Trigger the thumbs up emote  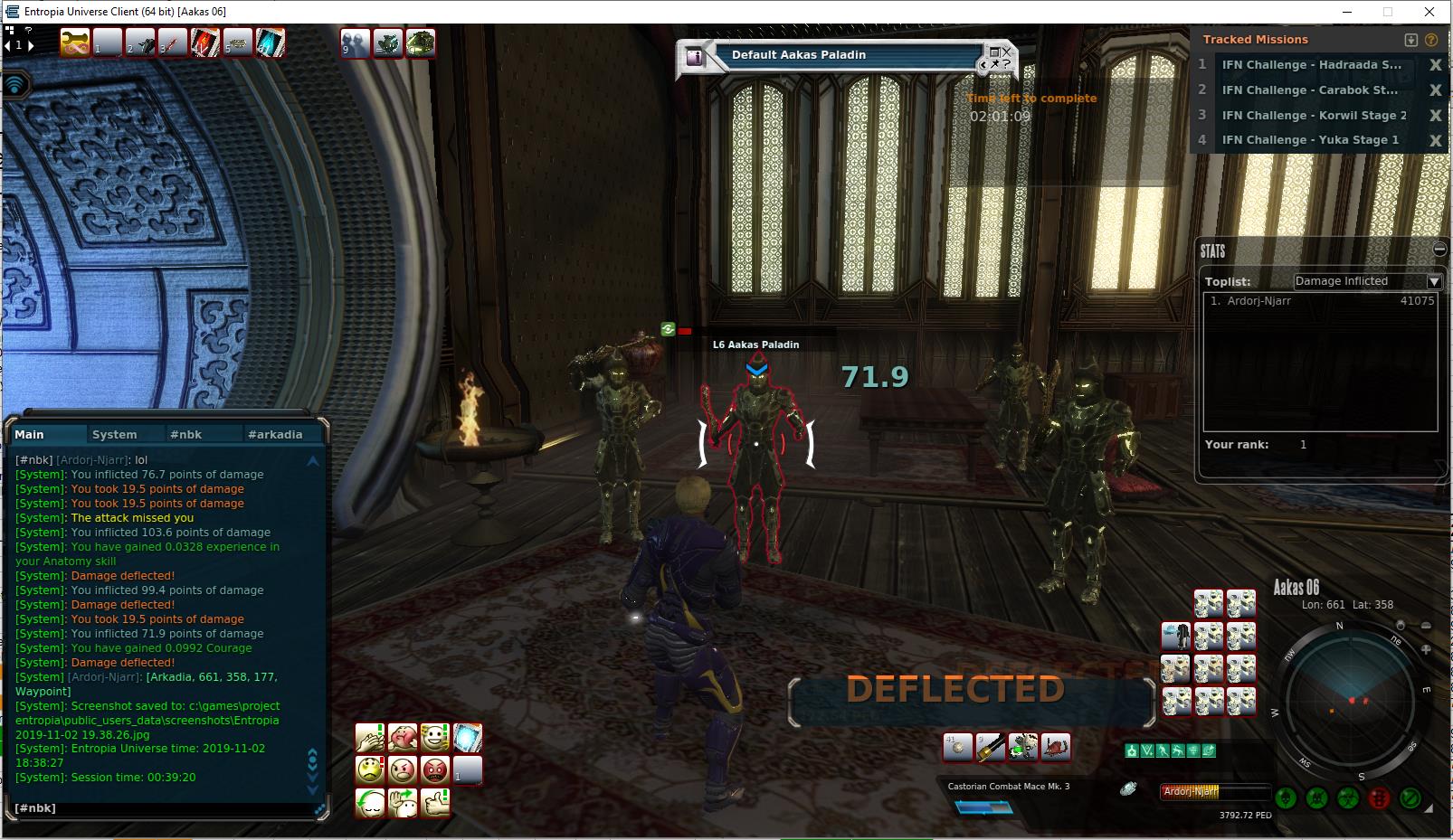pyautogui.click(x=435, y=802)
